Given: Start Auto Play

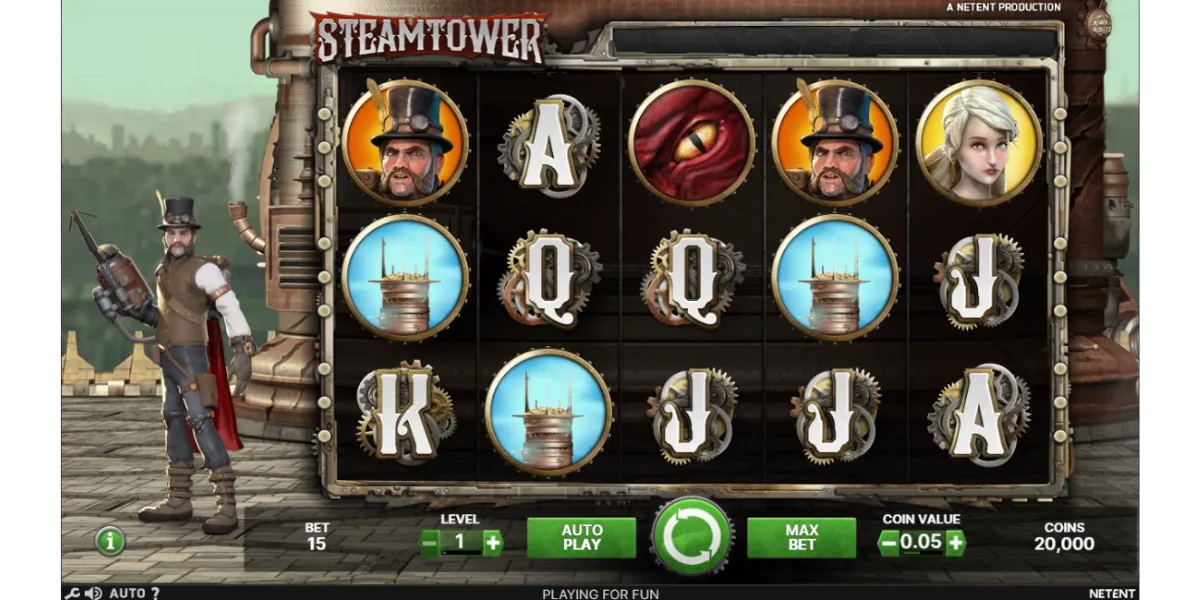Looking at the screenshot, I should [581, 538].
